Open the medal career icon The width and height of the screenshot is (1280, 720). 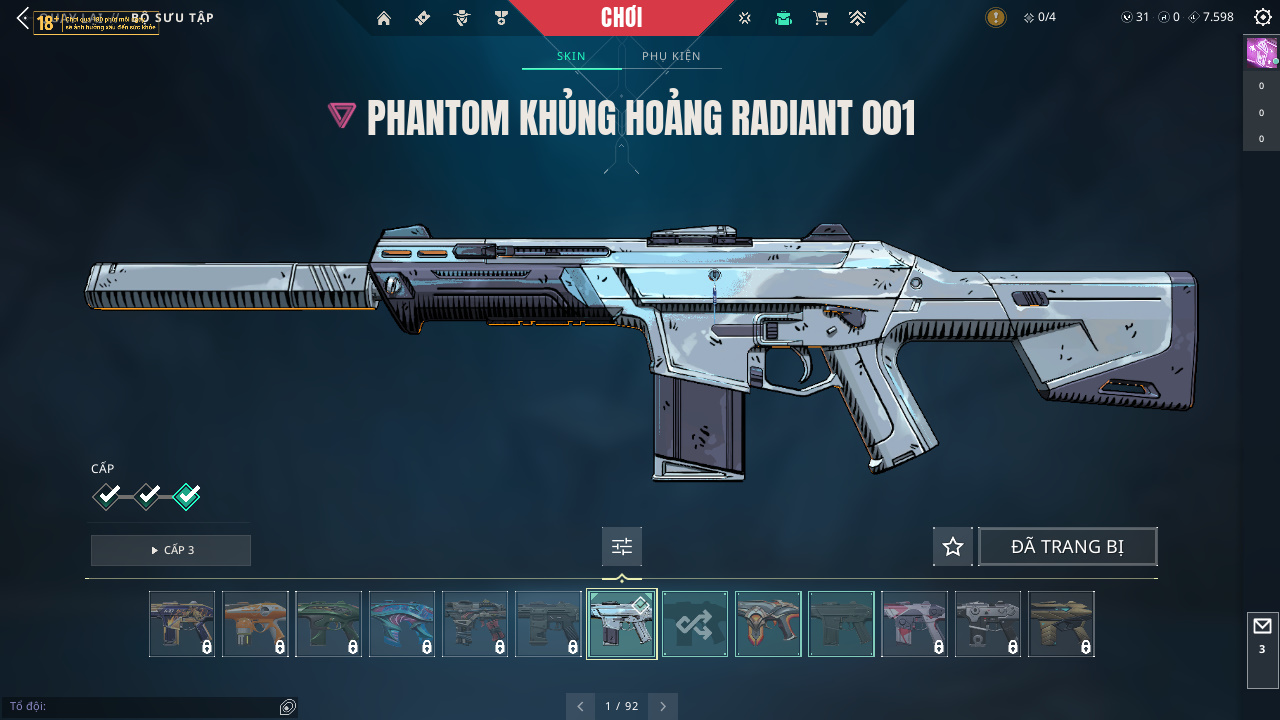pyautogui.click(x=501, y=18)
